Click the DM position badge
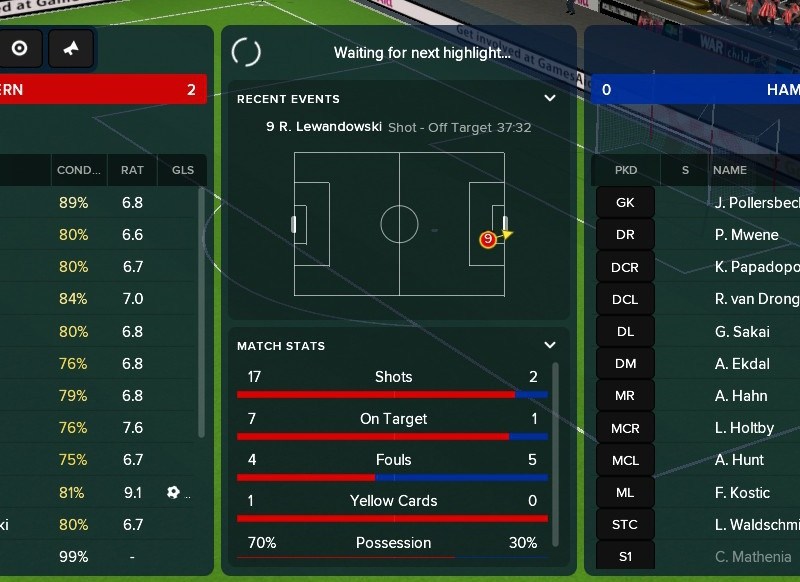Screen dimensions: 800x582 625,364
